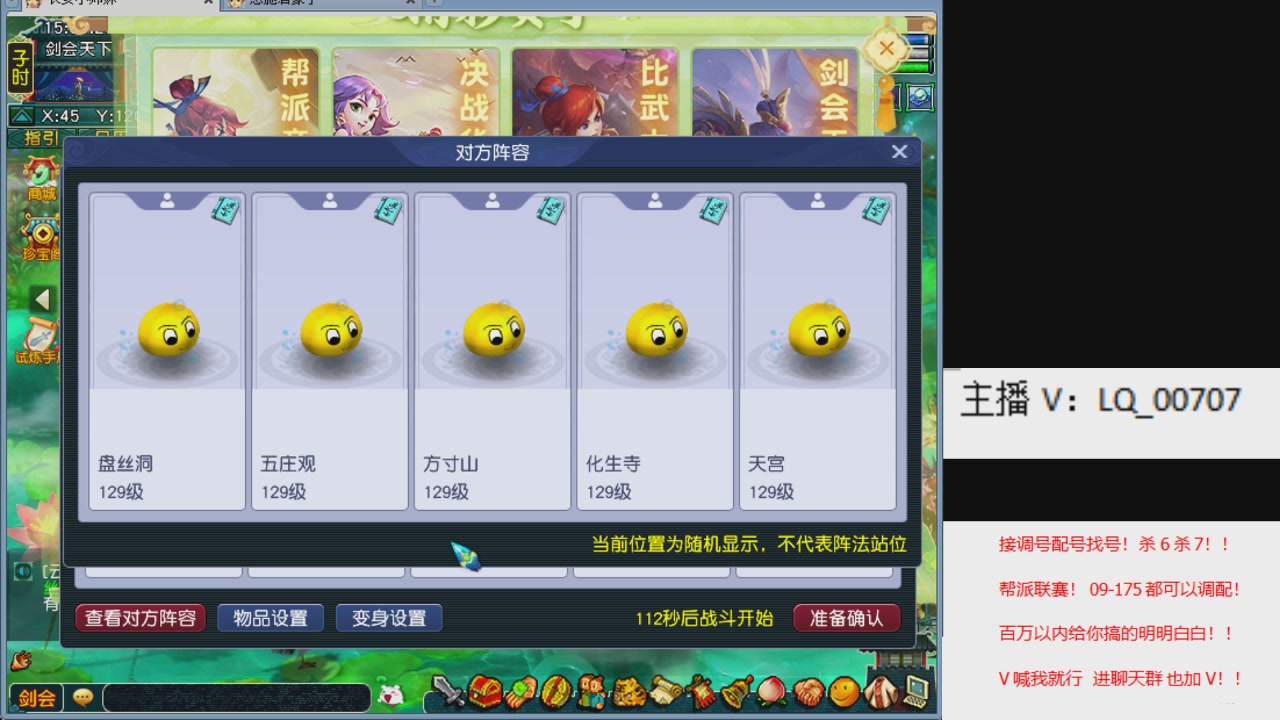Image resolution: width=1280 pixels, height=720 pixels.
Task: Open the treasure chest inventory icon
Action: point(484,693)
